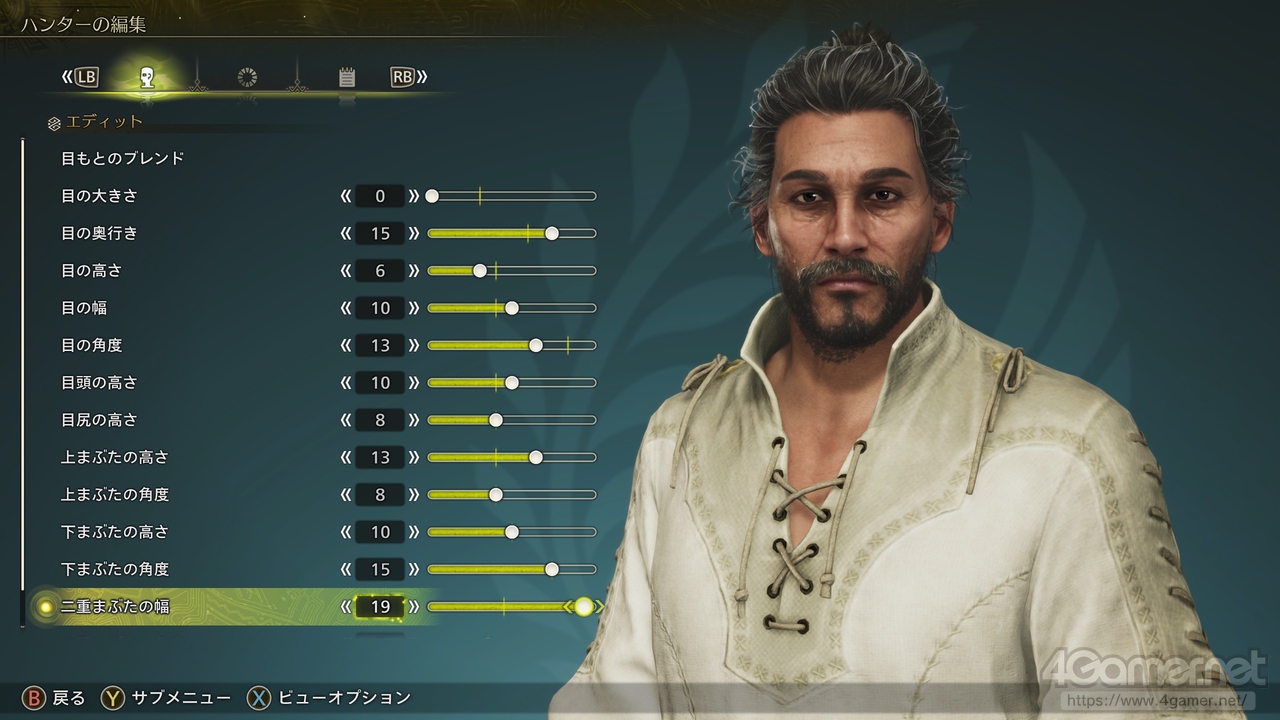This screenshot has height=720, width=1280.
Task: Click the 上まぶたの高さ slider handle
Action: (535, 457)
